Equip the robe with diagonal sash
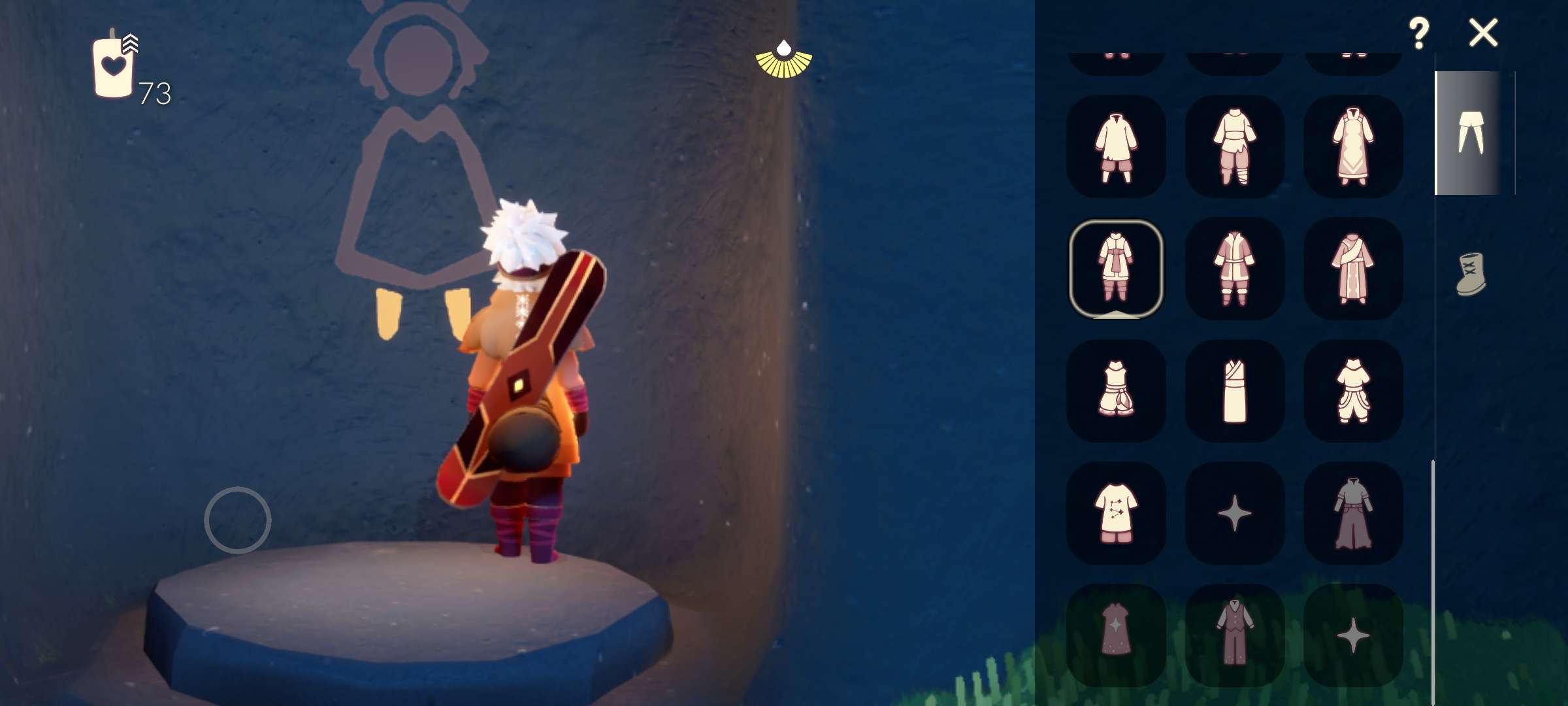 [1353, 269]
